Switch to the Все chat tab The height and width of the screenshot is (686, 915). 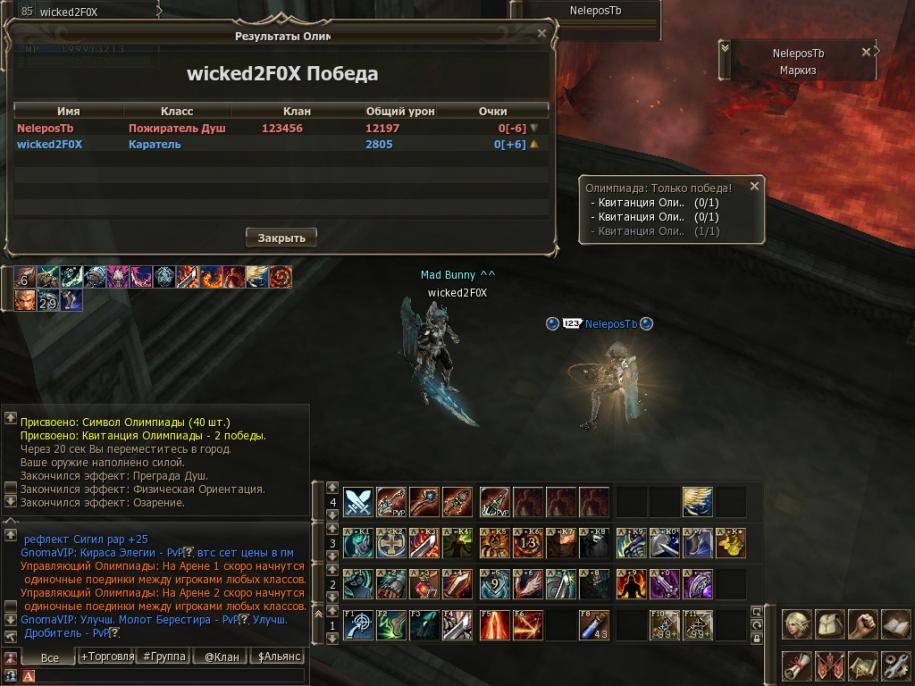47,657
